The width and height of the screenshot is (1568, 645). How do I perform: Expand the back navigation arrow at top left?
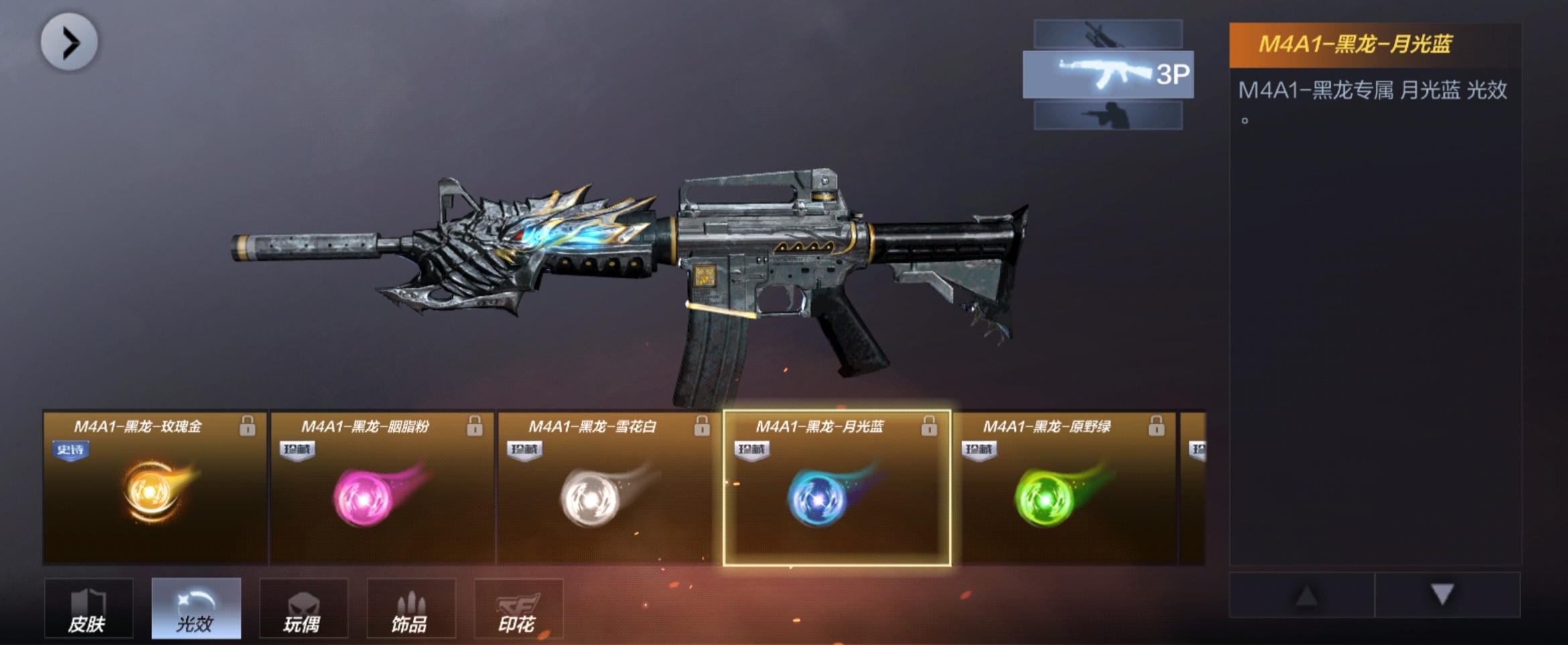tap(69, 42)
